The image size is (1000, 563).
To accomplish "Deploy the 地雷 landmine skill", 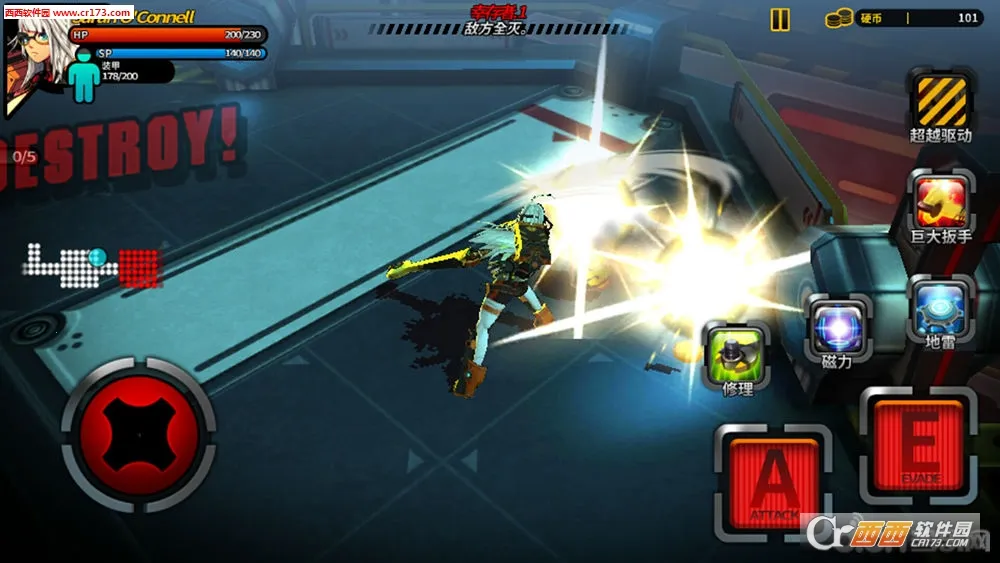I will point(938,309).
